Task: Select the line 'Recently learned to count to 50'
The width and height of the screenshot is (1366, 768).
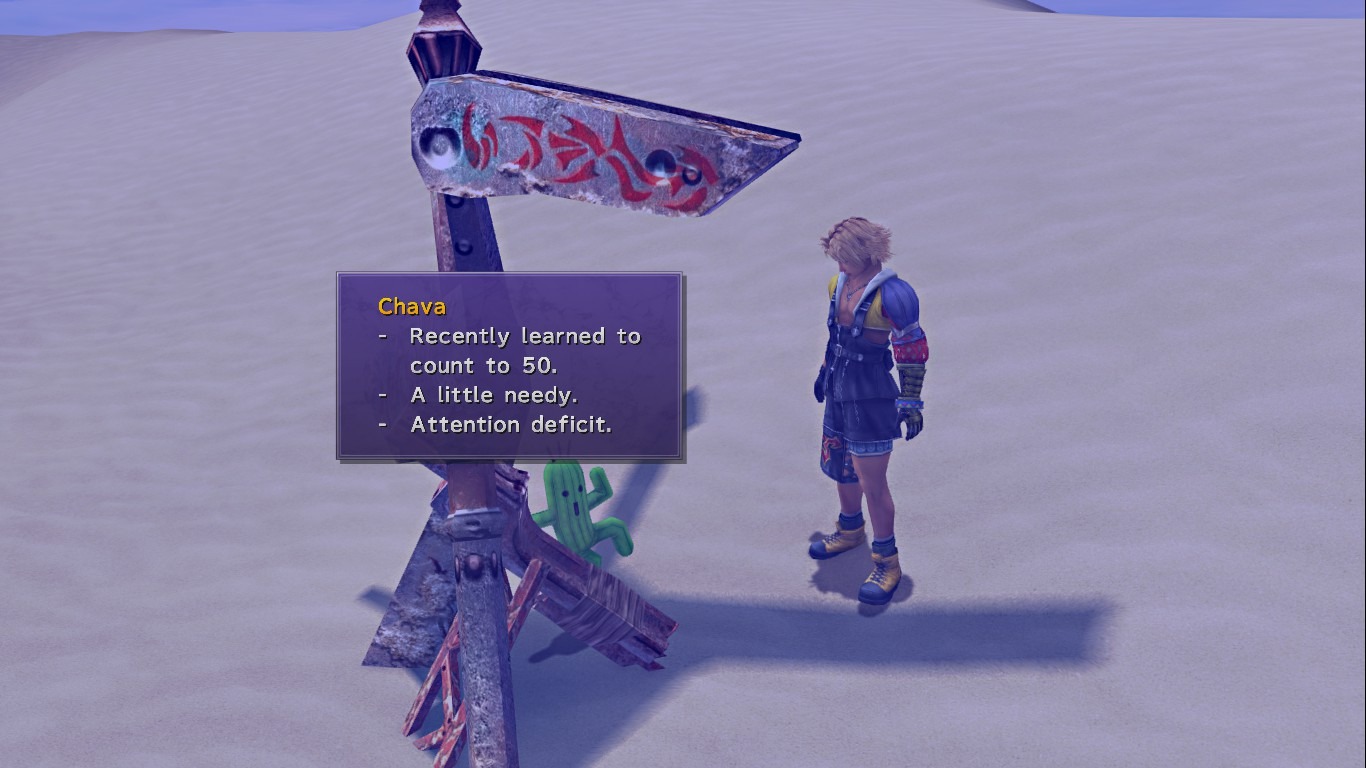Action: [525, 336]
